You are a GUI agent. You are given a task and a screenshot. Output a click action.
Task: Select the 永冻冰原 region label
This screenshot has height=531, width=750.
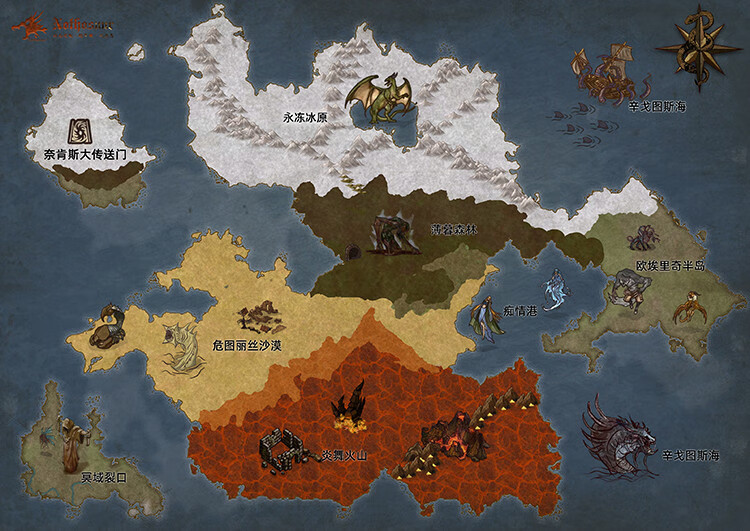(306, 117)
